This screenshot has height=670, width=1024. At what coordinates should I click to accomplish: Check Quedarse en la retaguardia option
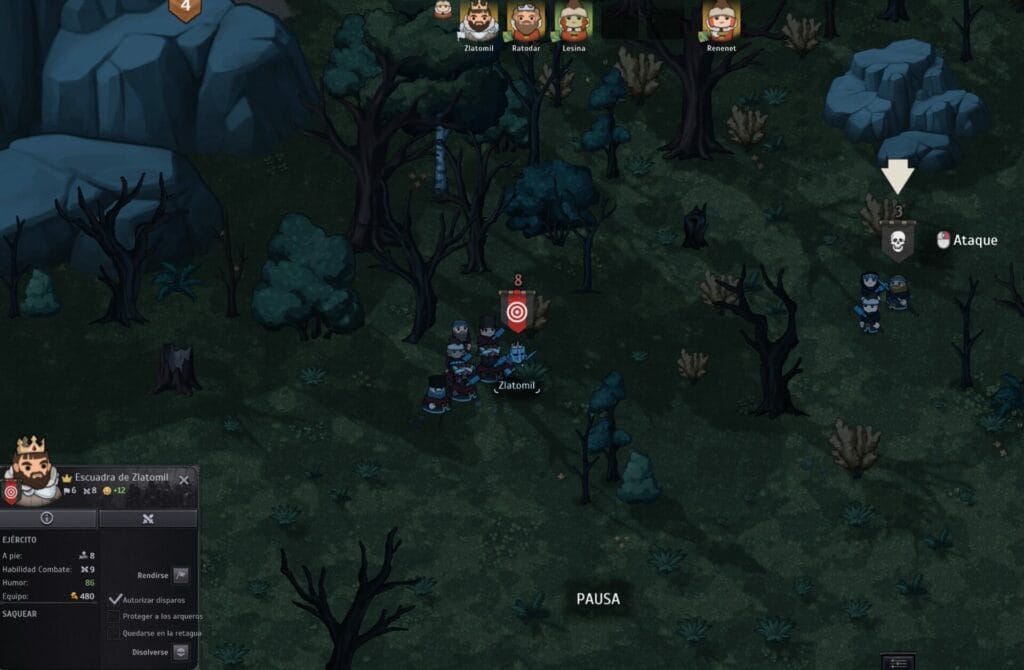[x=114, y=632]
